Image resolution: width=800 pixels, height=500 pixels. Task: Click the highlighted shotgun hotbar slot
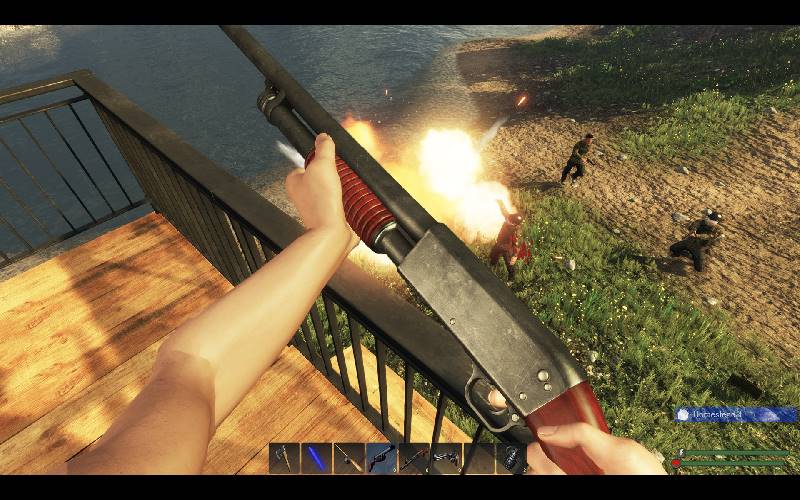(x=381, y=458)
